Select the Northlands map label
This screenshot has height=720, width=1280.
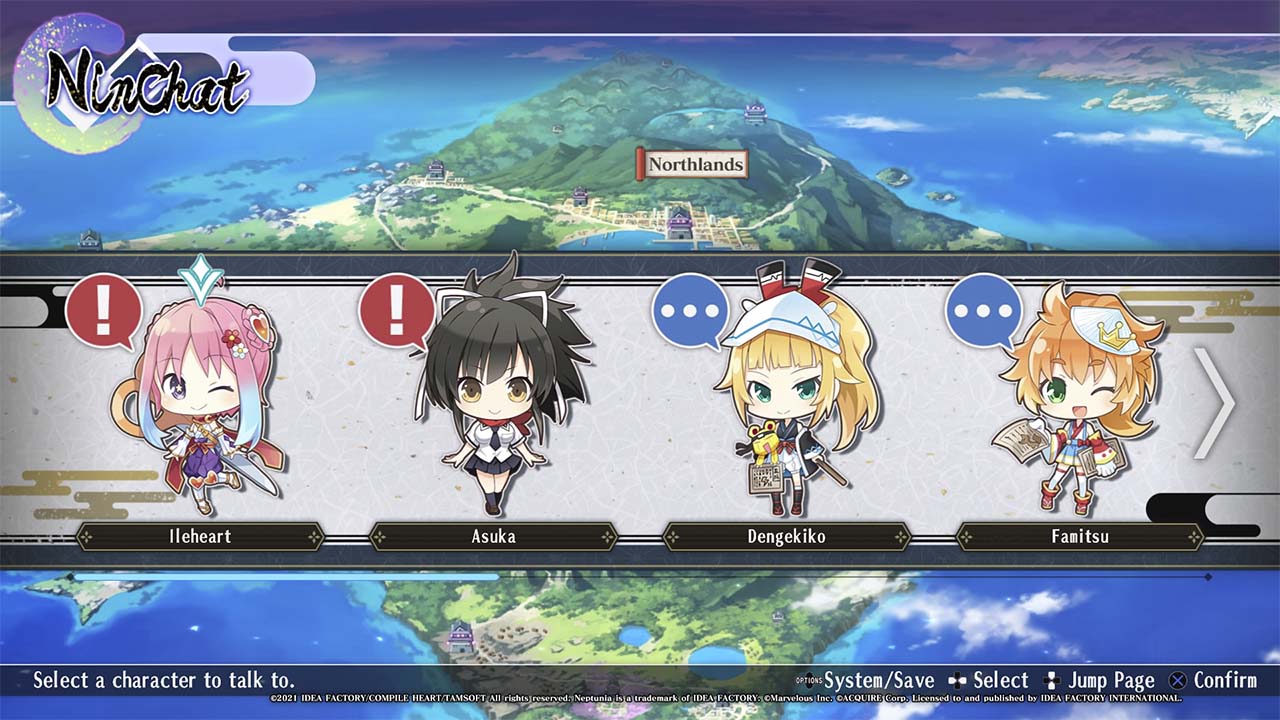point(694,164)
